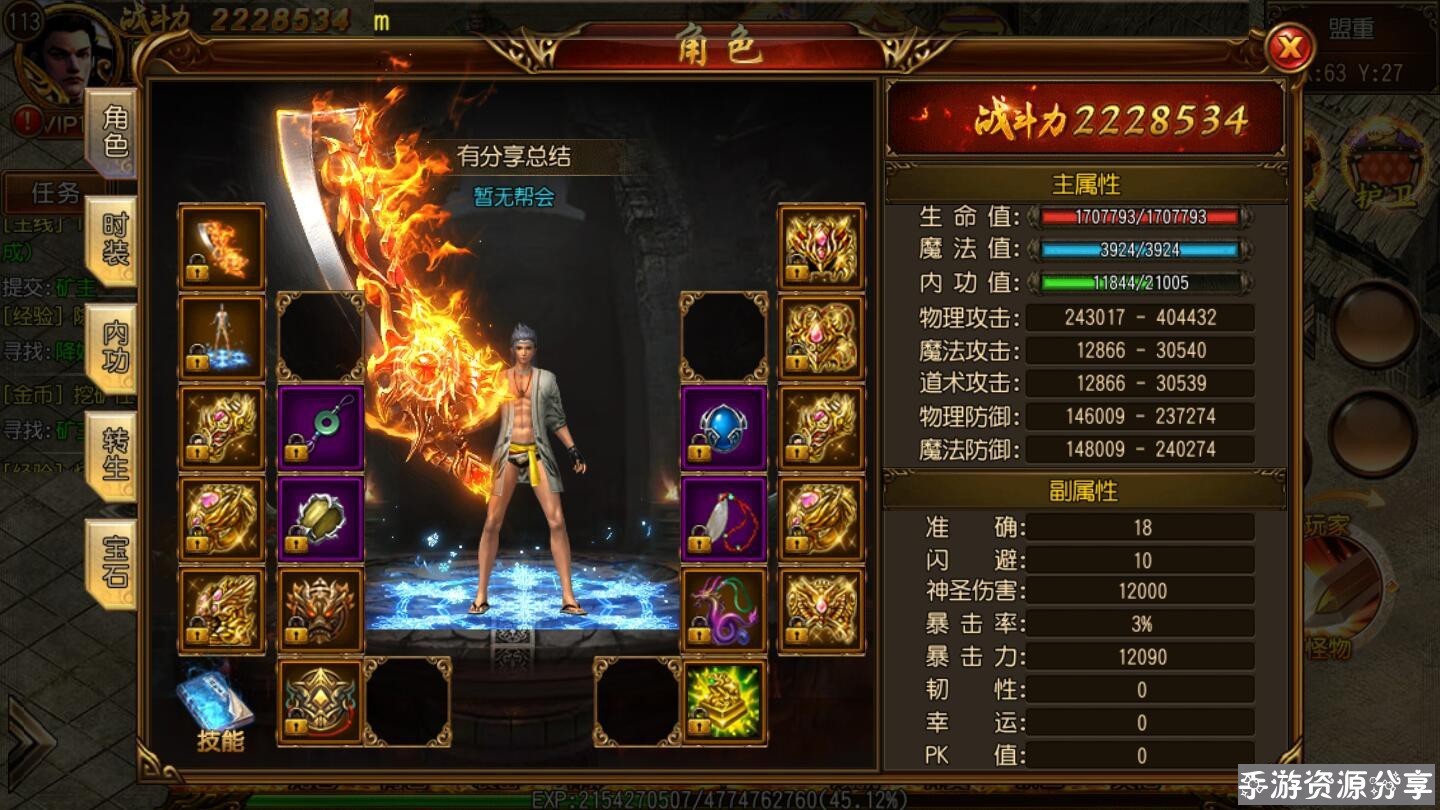Close the character panel
The width and height of the screenshot is (1440, 810).
pos(1289,47)
